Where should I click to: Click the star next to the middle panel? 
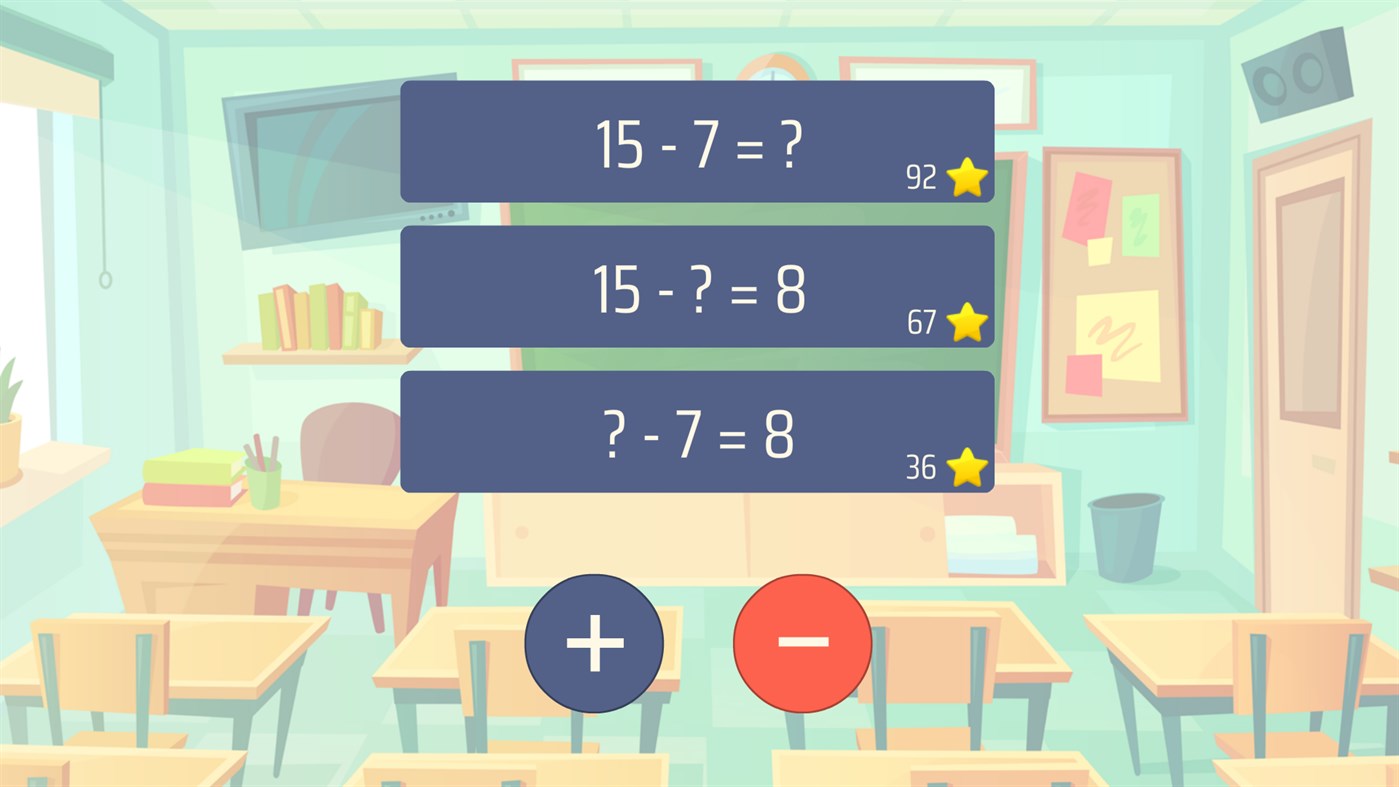click(965, 322)
